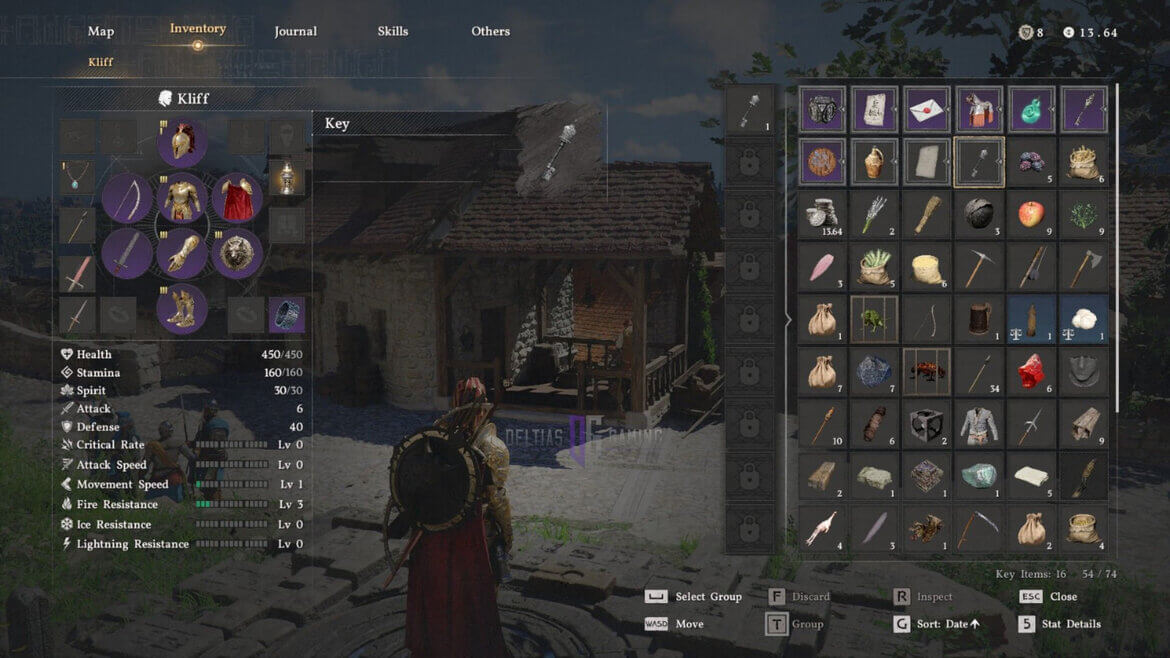This screenshot has height=658, width=1170.
Task: Select the sealed envelope letter item
Action: (x=927, y=110)
